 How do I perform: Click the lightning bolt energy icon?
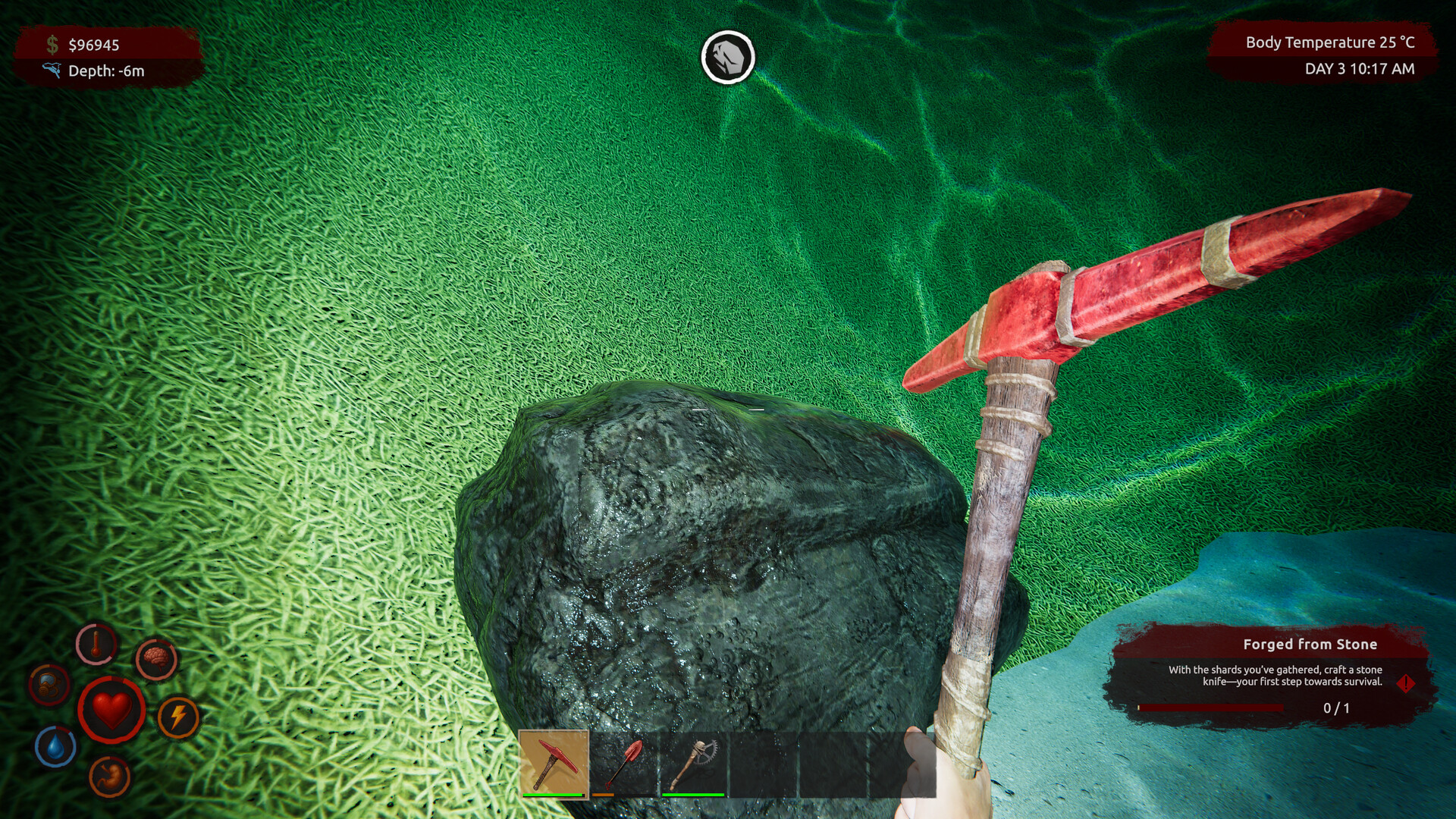point(178,717)
